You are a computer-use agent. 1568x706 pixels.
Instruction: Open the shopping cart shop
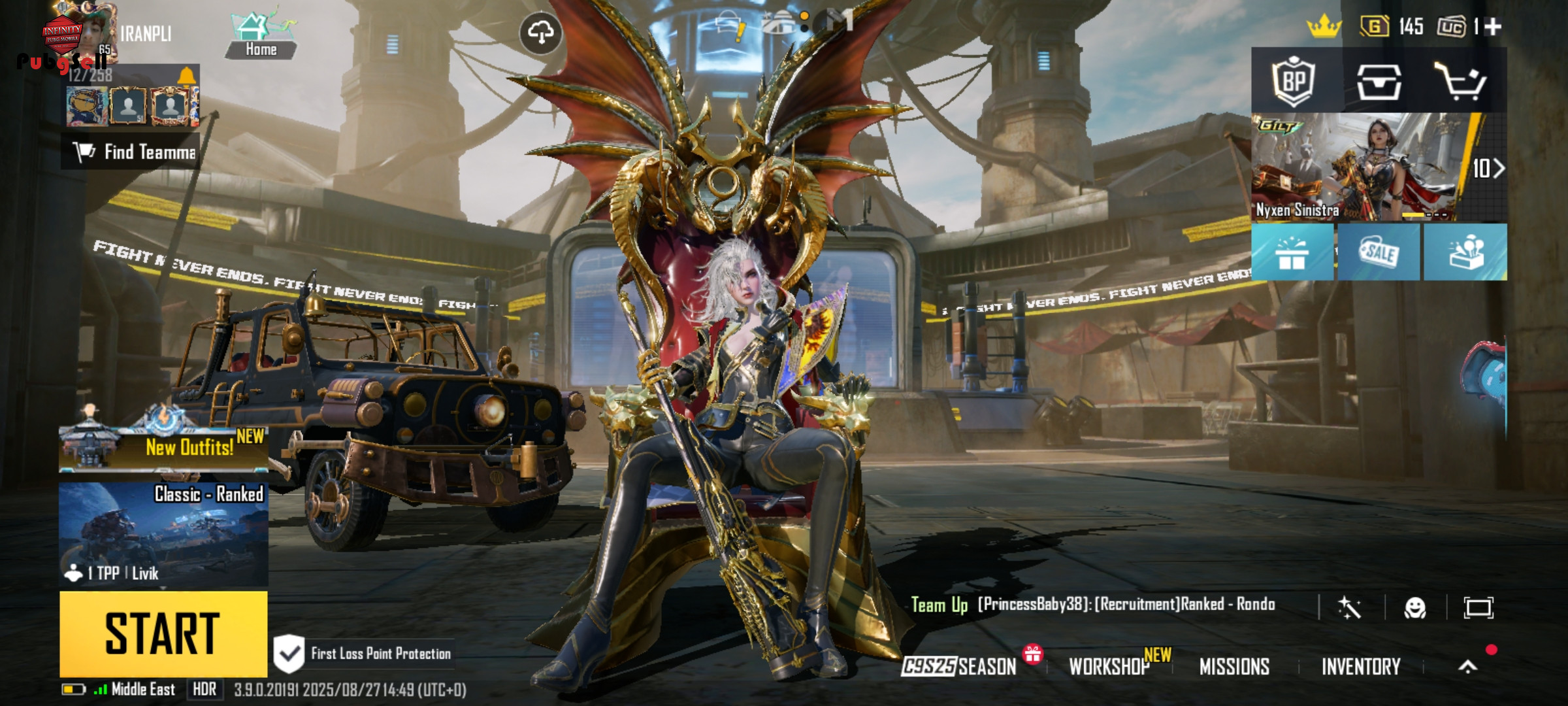[1460, 82]
